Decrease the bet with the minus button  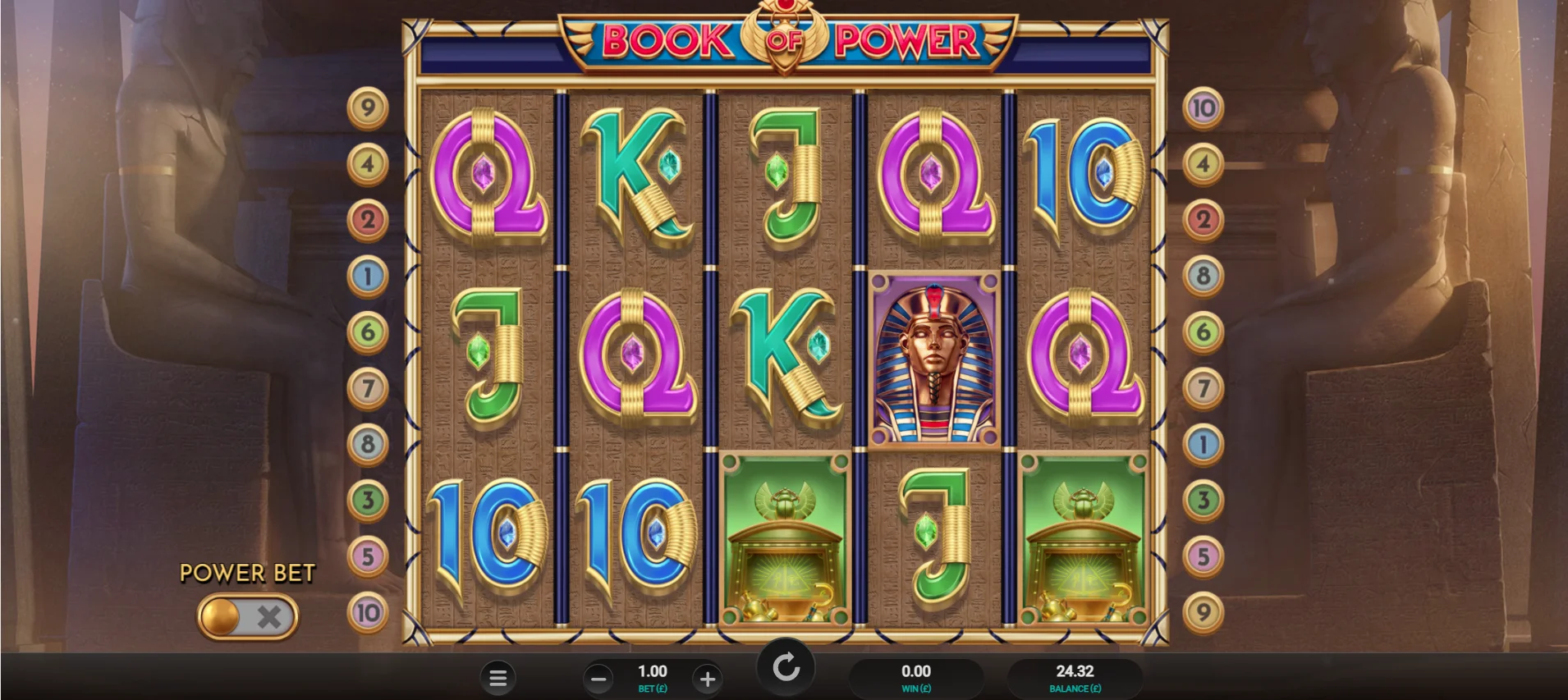(598, 679)
